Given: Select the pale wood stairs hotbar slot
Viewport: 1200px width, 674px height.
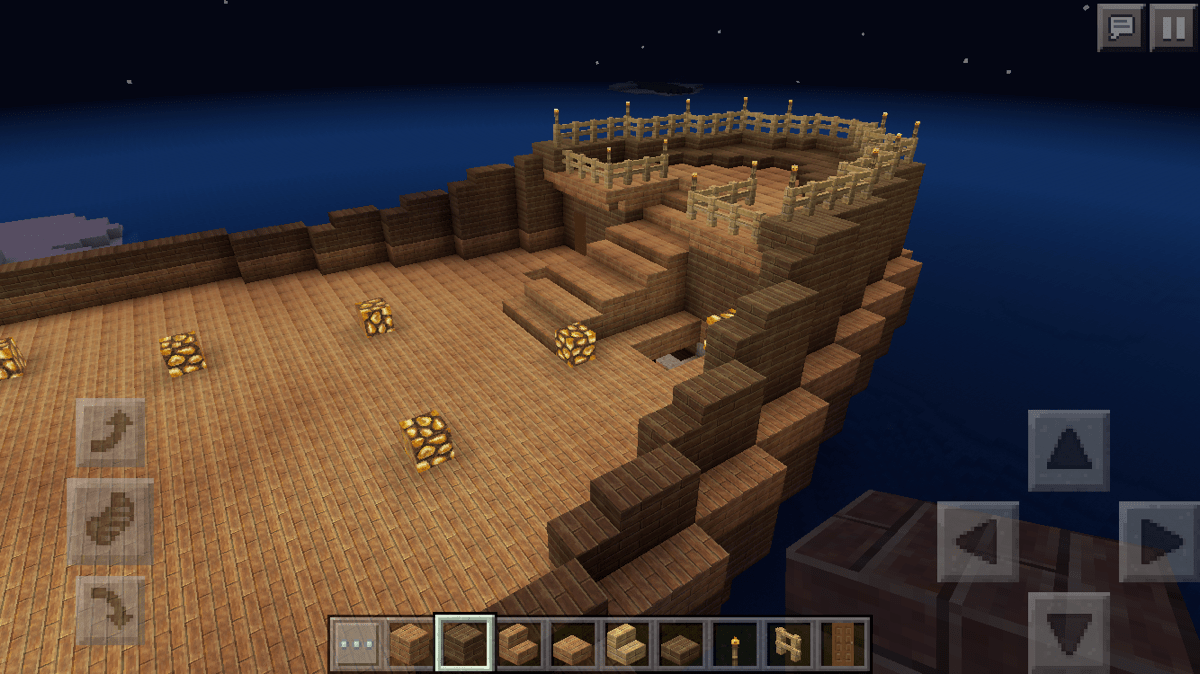Looking at the screenshot, I should coord(627,645).
